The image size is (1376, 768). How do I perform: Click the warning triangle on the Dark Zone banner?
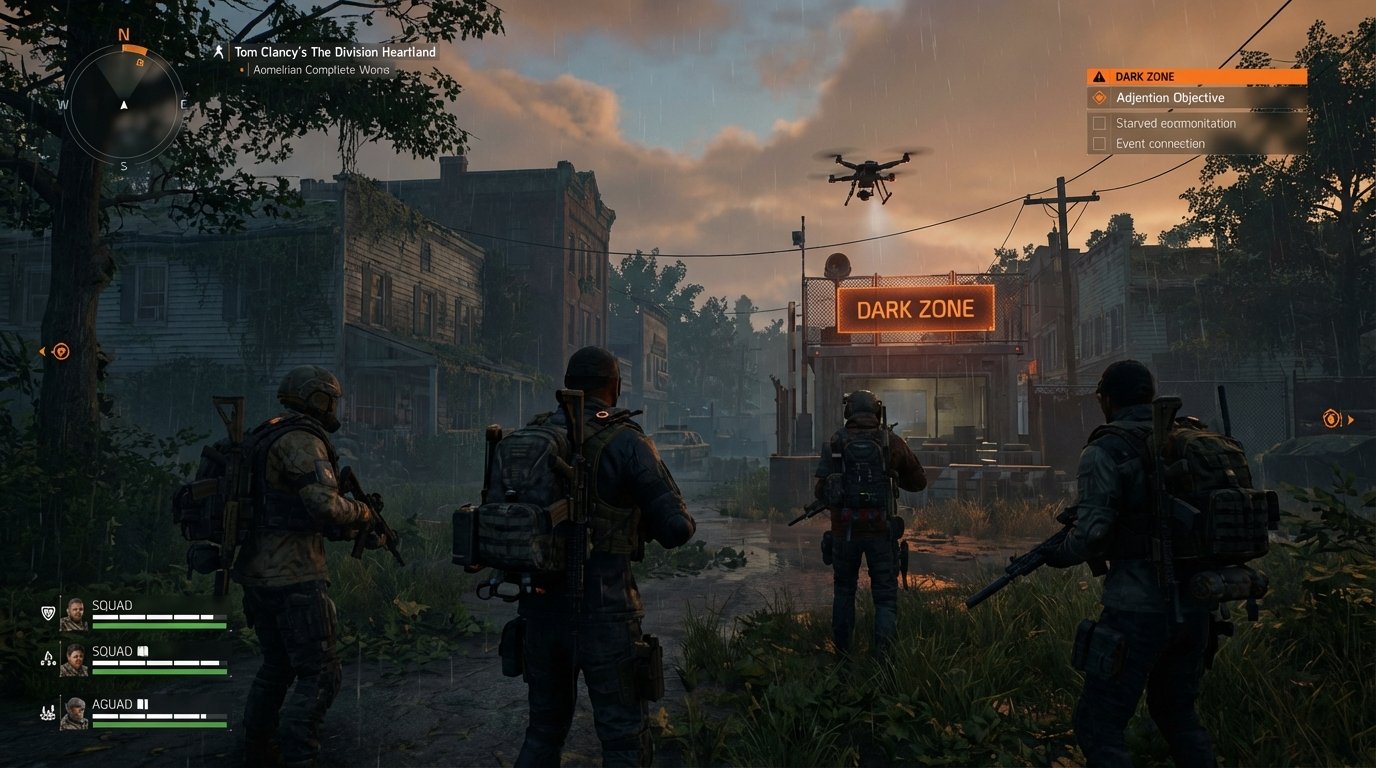tap(1098, 75)
